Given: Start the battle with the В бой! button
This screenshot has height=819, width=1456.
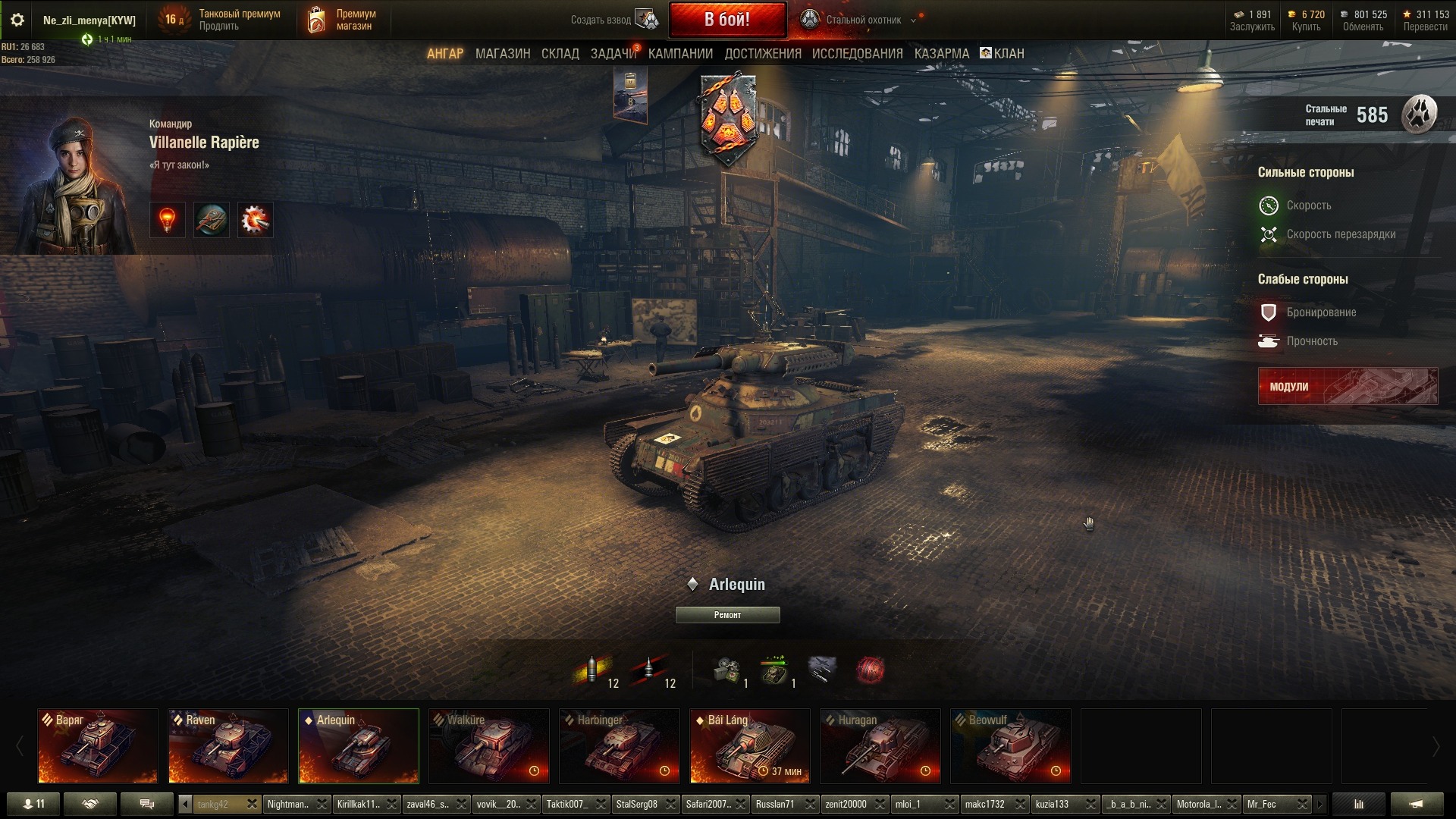Looking at the screenshot, I should click(726, 20).
